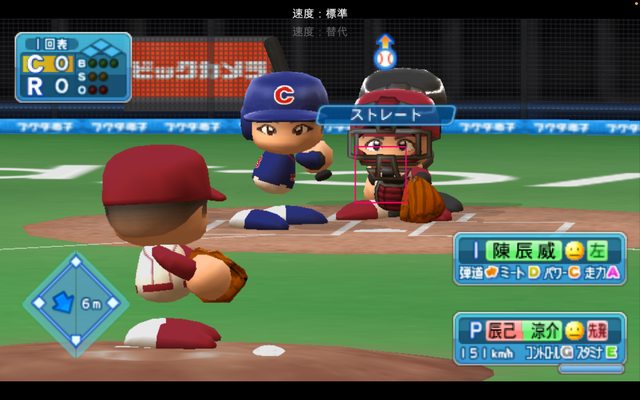This screenshot has height=400, width=640.
Task: Click the diamond field position minimap
Action: tap(76, 303)
